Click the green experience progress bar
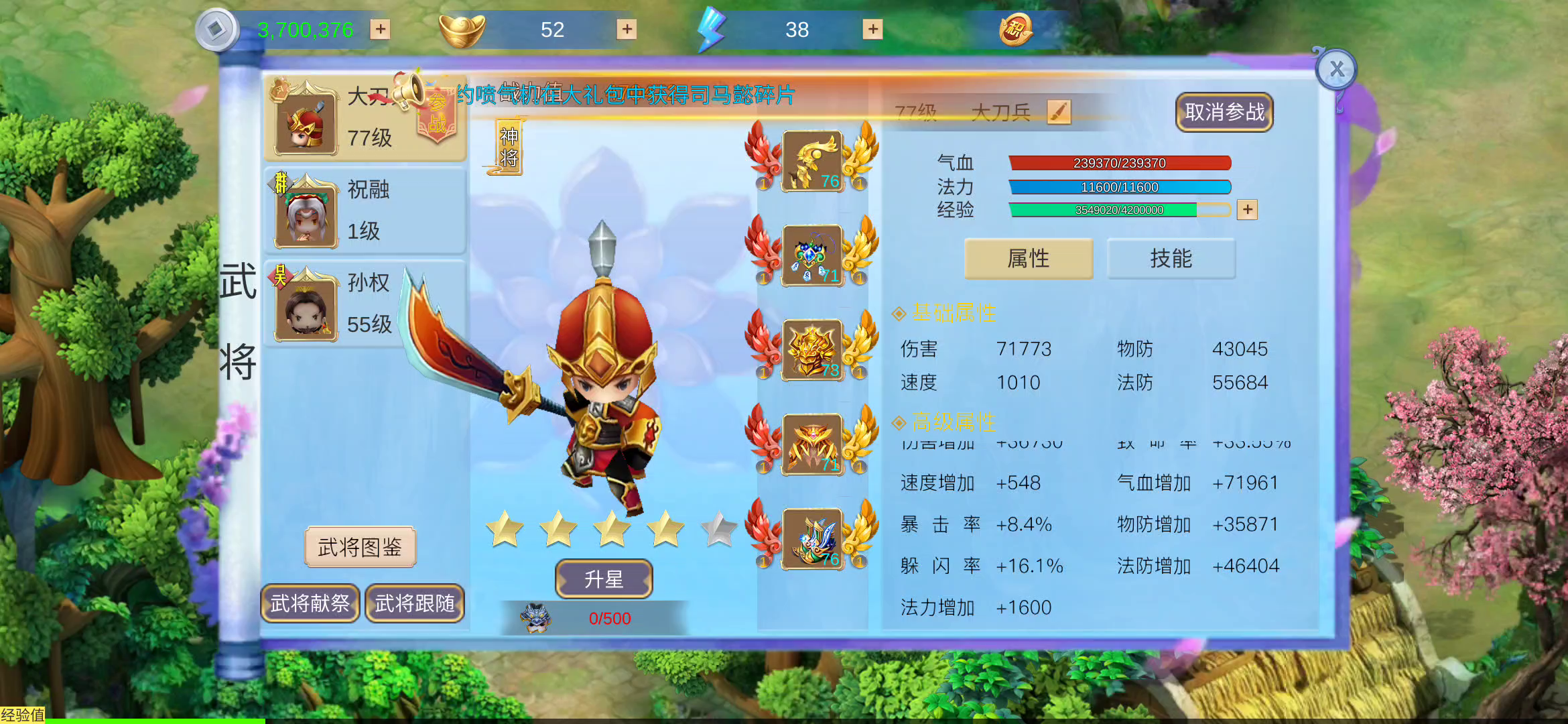 [x=1112, y=210]
